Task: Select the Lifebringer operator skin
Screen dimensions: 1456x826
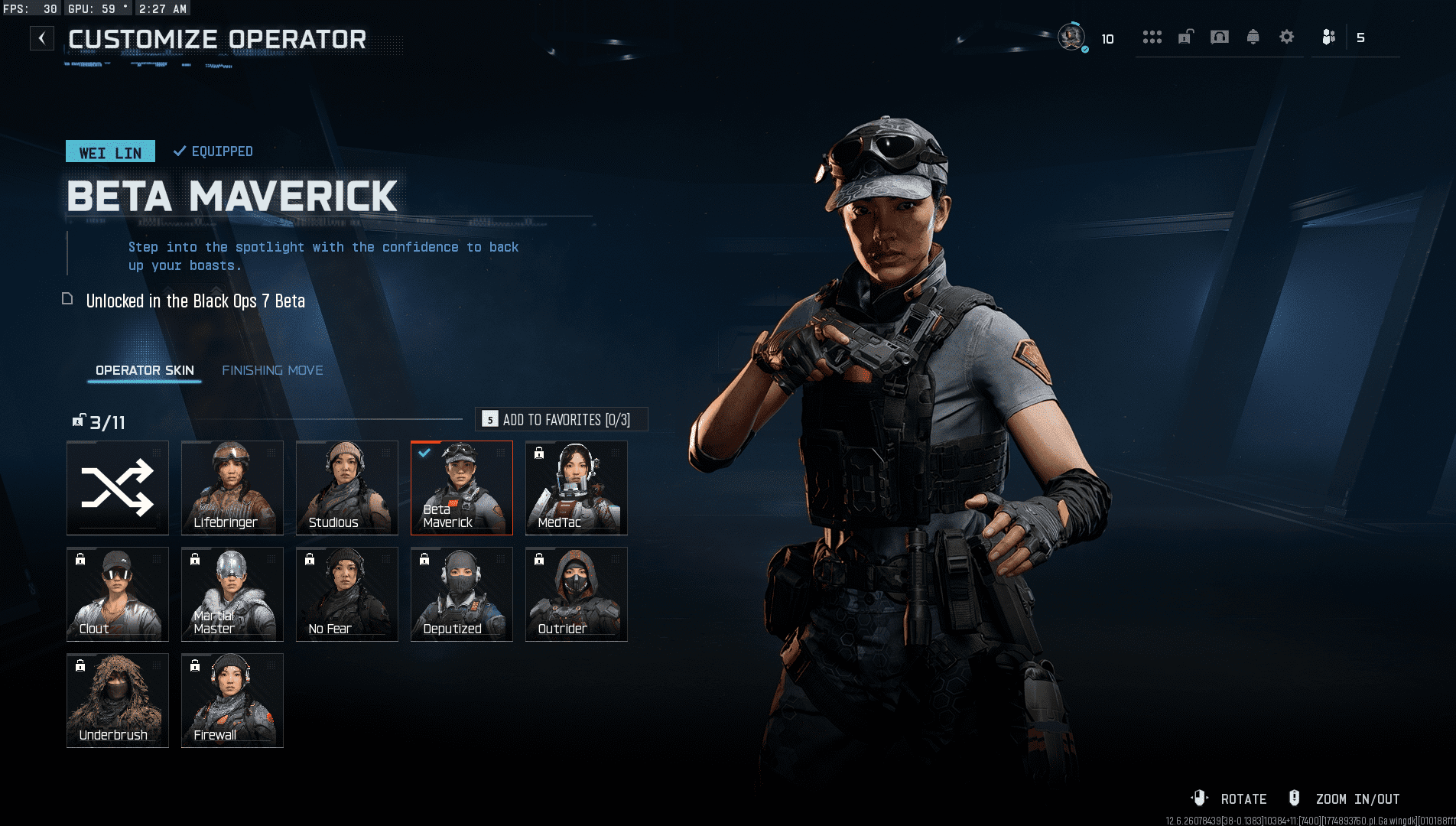Action: 232,488
